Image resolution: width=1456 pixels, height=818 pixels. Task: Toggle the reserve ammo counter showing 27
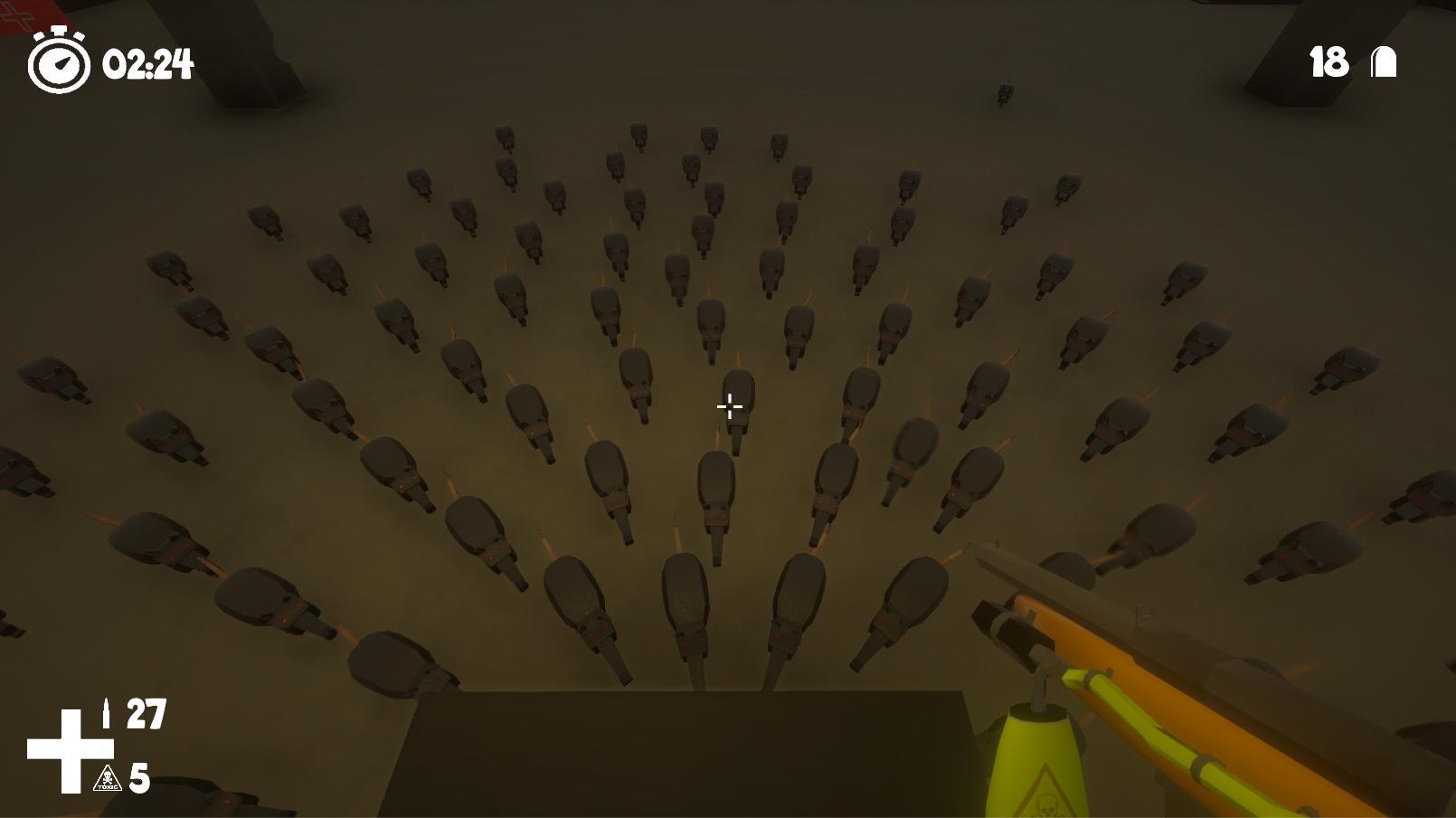pyautogui.click(x=147, y=711)
